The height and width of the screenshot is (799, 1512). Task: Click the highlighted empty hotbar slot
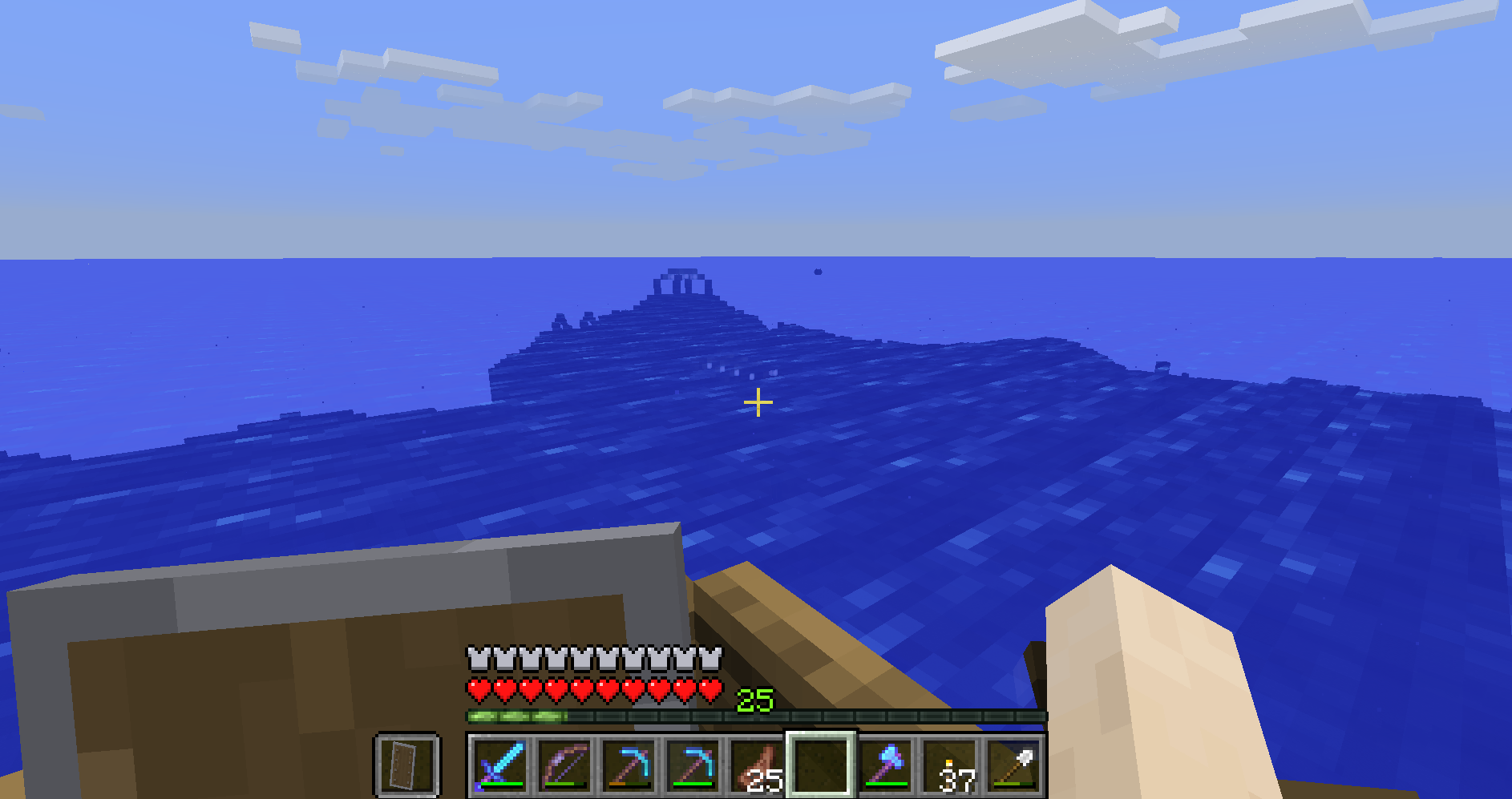[x=820, y=765]
